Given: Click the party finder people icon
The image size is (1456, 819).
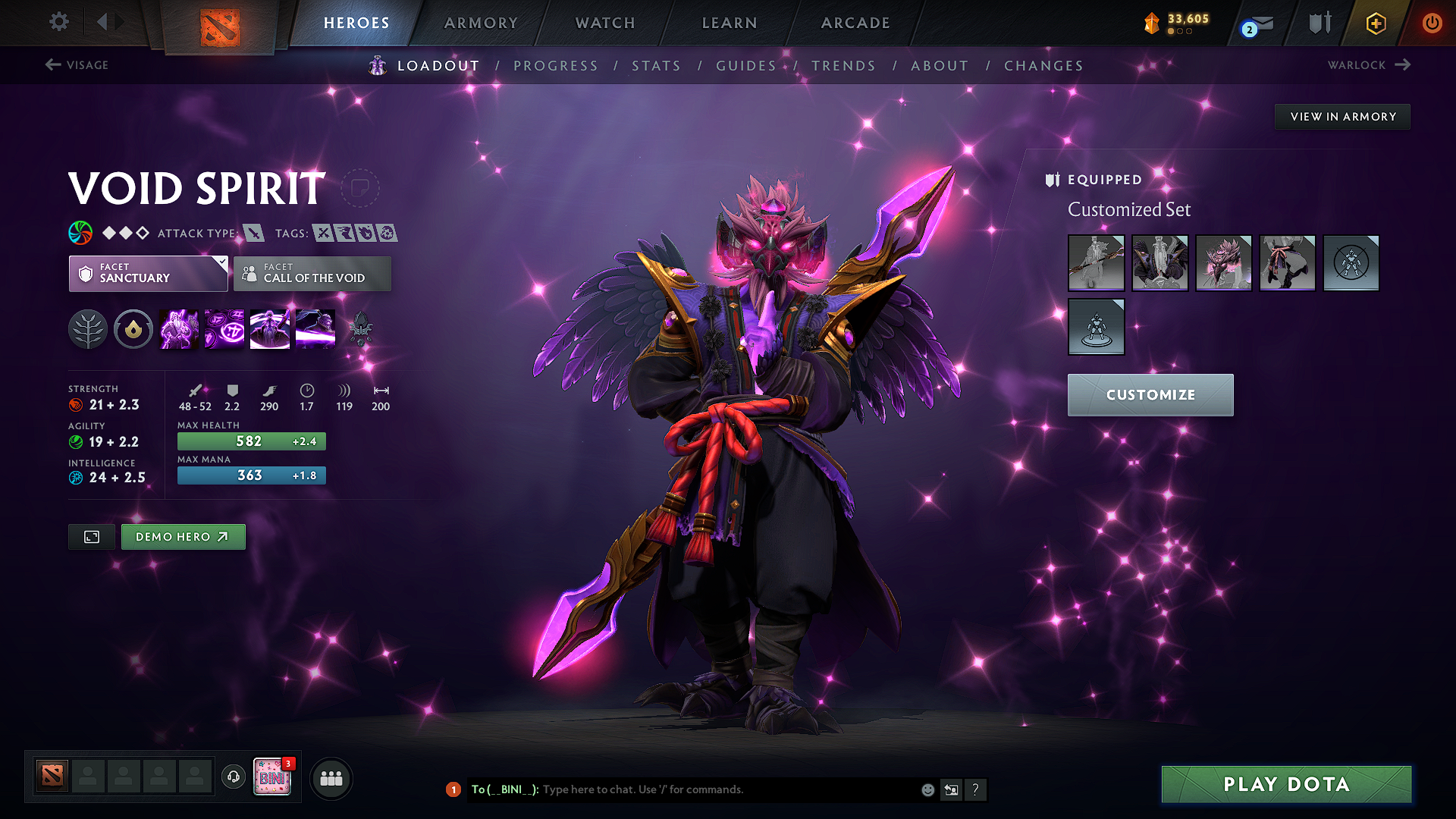Looking at the screenshot, I should point(331,778).
